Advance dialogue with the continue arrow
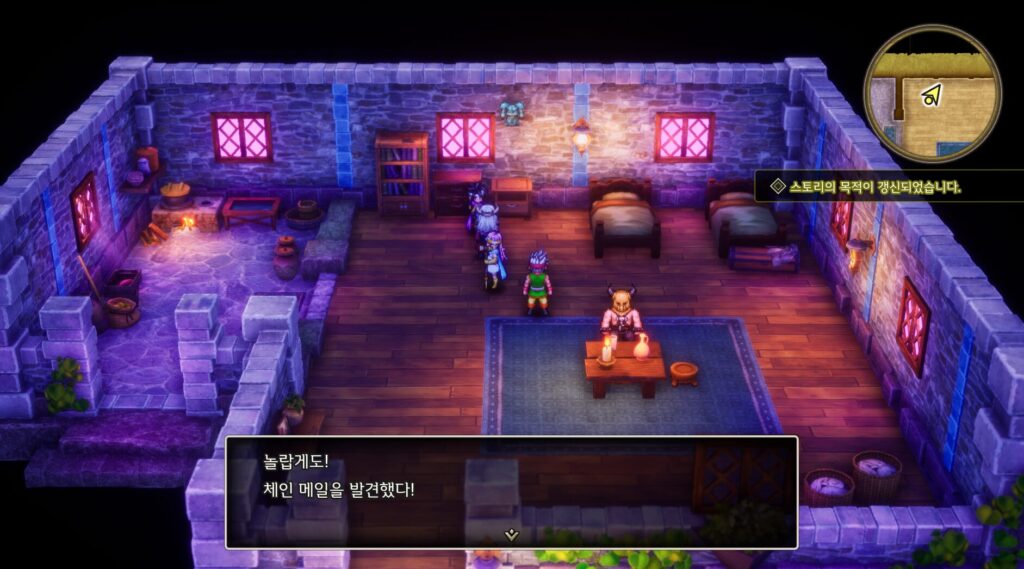 coord(511,534)
